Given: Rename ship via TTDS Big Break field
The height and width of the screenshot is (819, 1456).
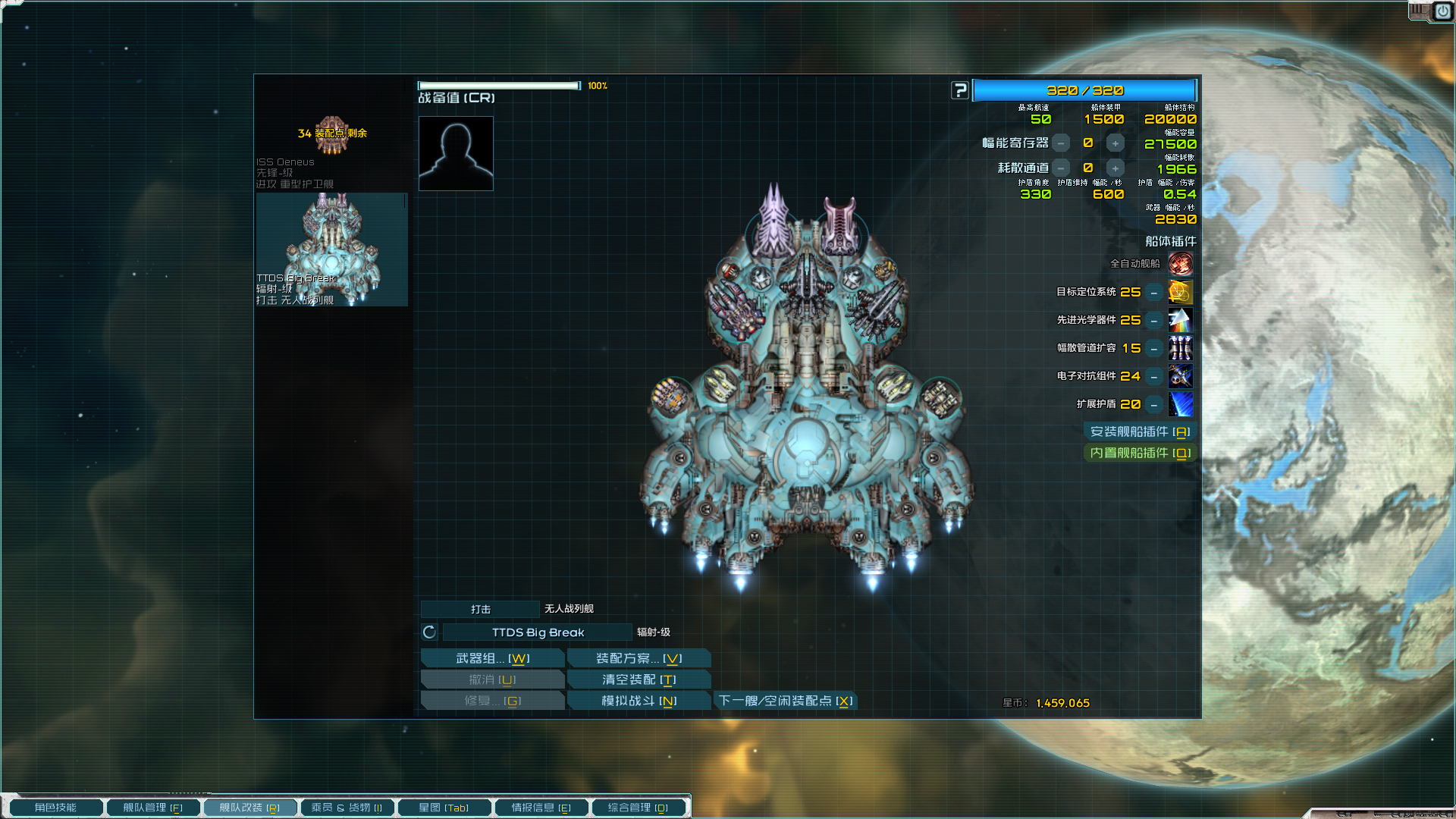Looking at the screenshot, I should click(538, 632).
